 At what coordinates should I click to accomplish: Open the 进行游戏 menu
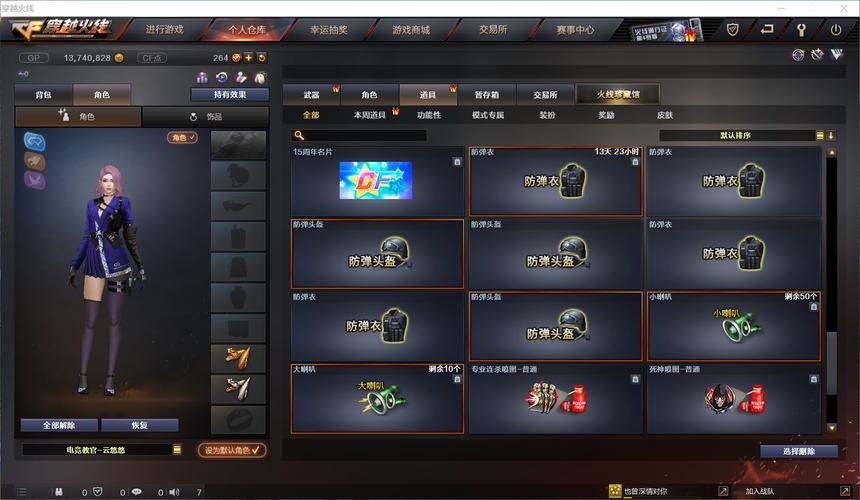(165, 30)
